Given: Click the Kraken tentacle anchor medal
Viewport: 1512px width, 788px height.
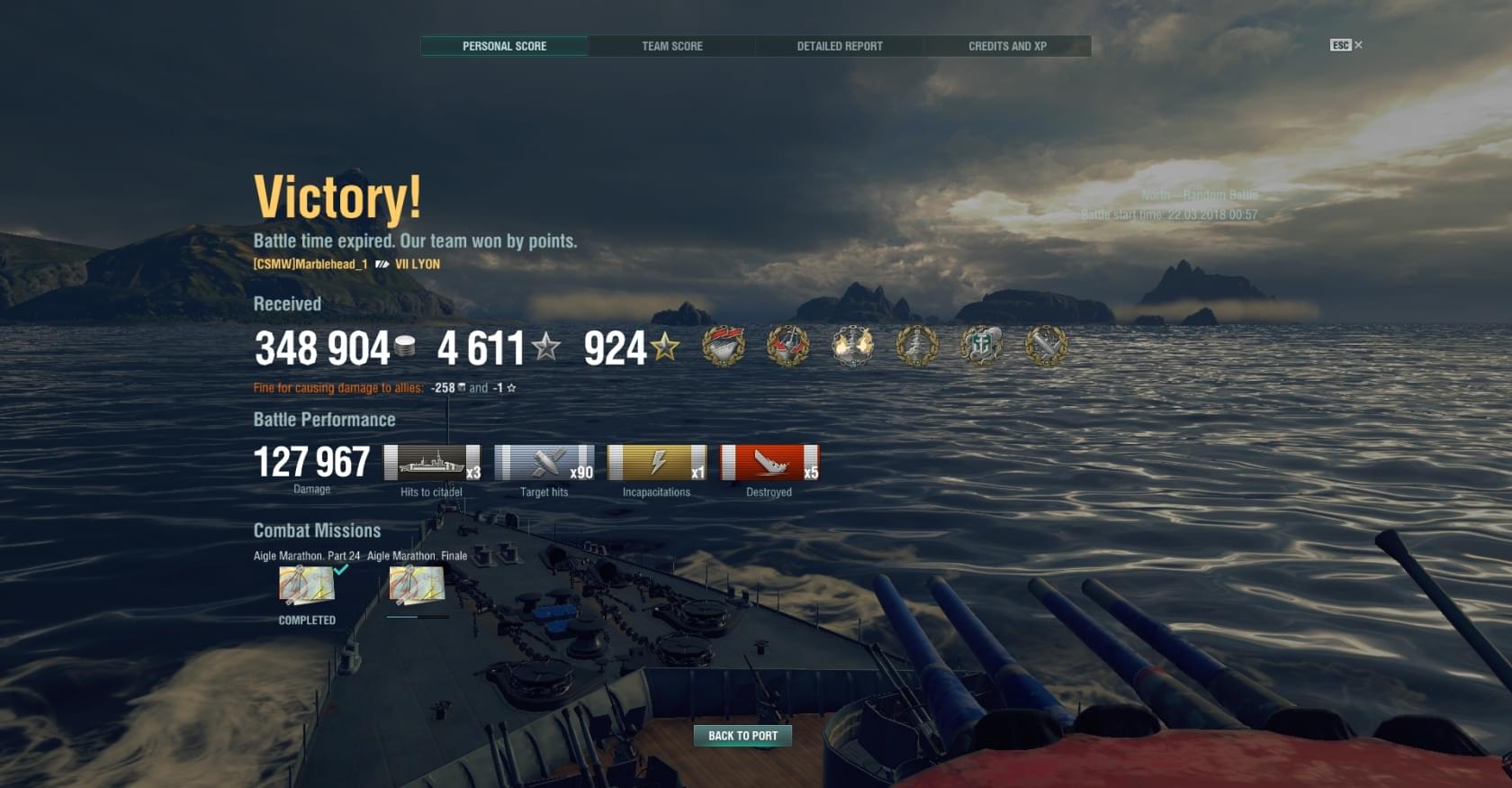Looking at the screenshot, I should (981, 346).
